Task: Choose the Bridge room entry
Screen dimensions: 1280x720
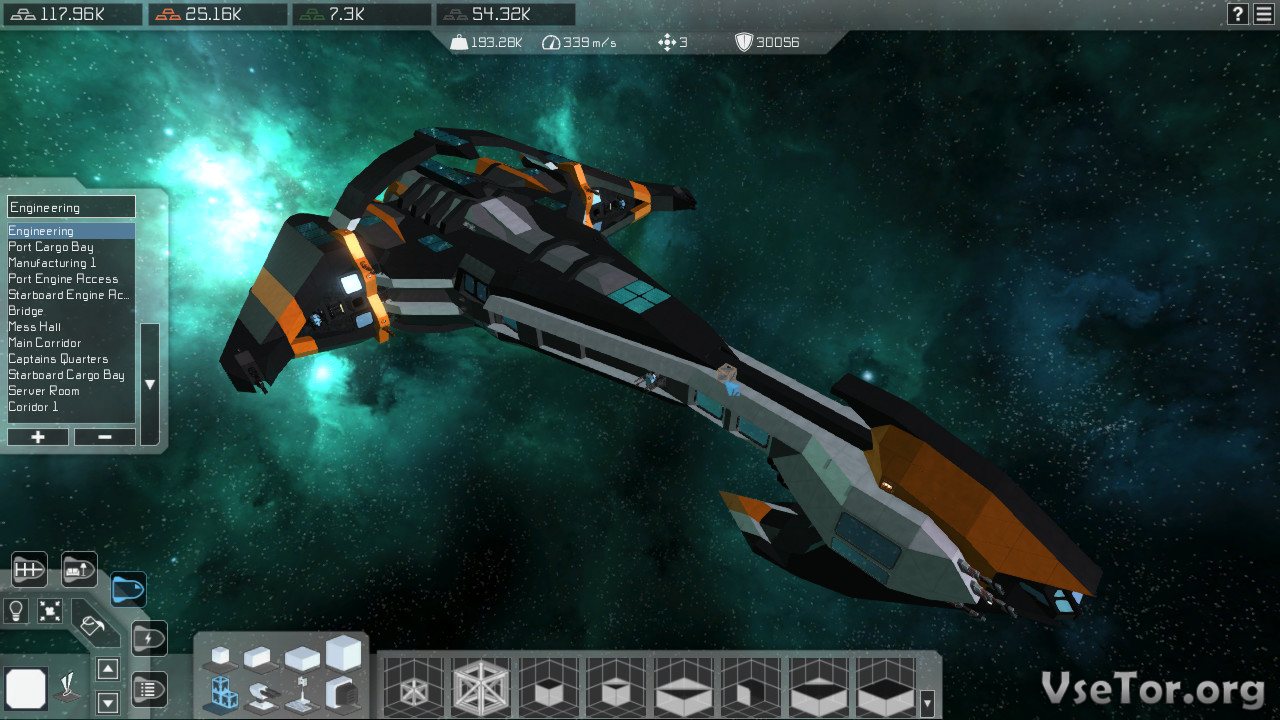Action: tap(26, 311)
